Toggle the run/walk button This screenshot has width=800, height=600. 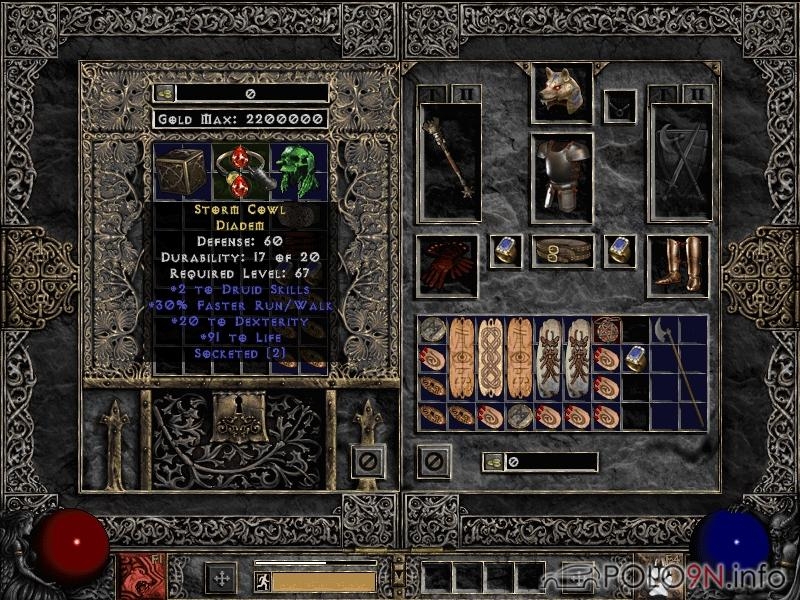point(263,580)
